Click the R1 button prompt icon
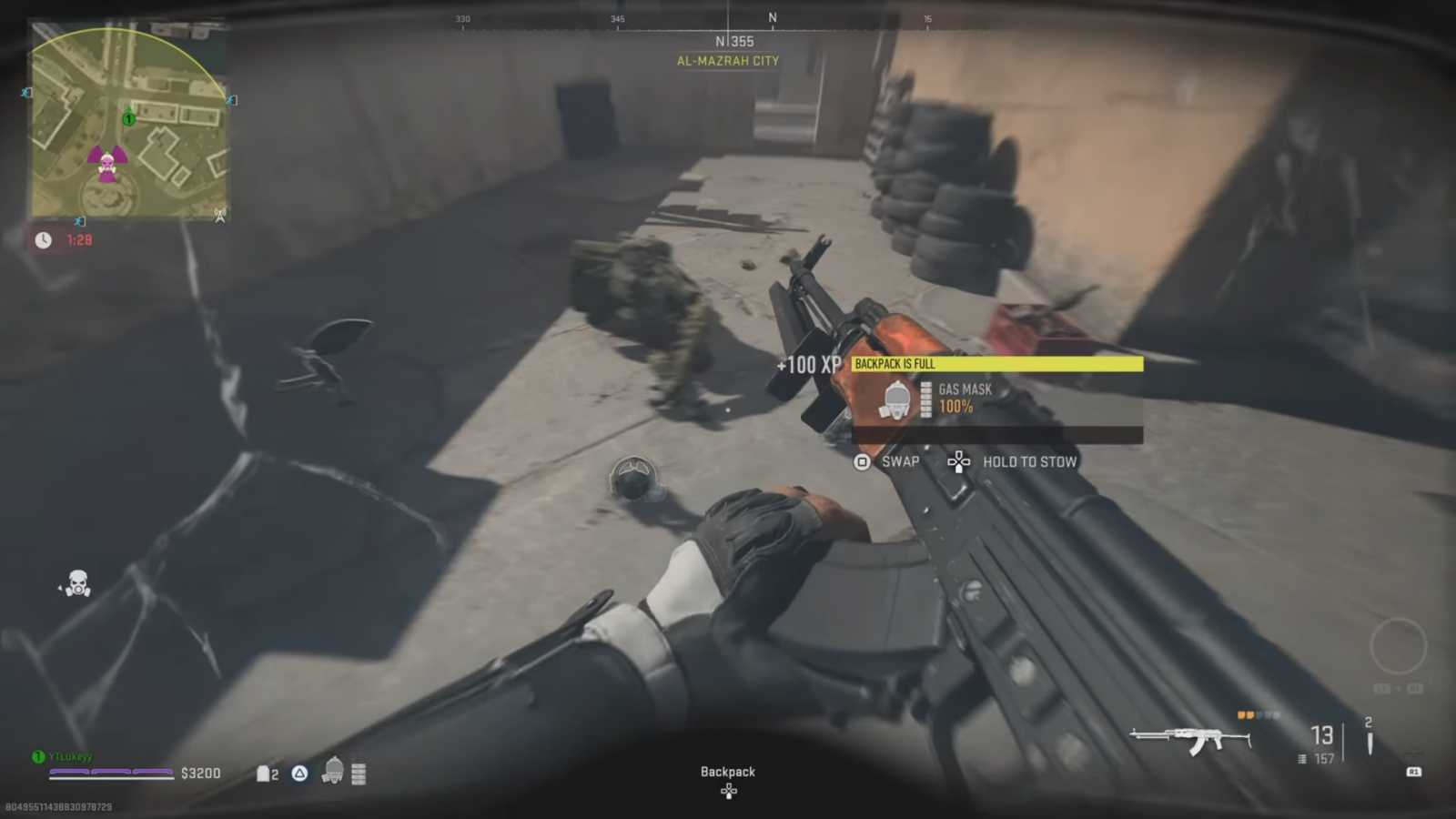 pos(1413,771)
